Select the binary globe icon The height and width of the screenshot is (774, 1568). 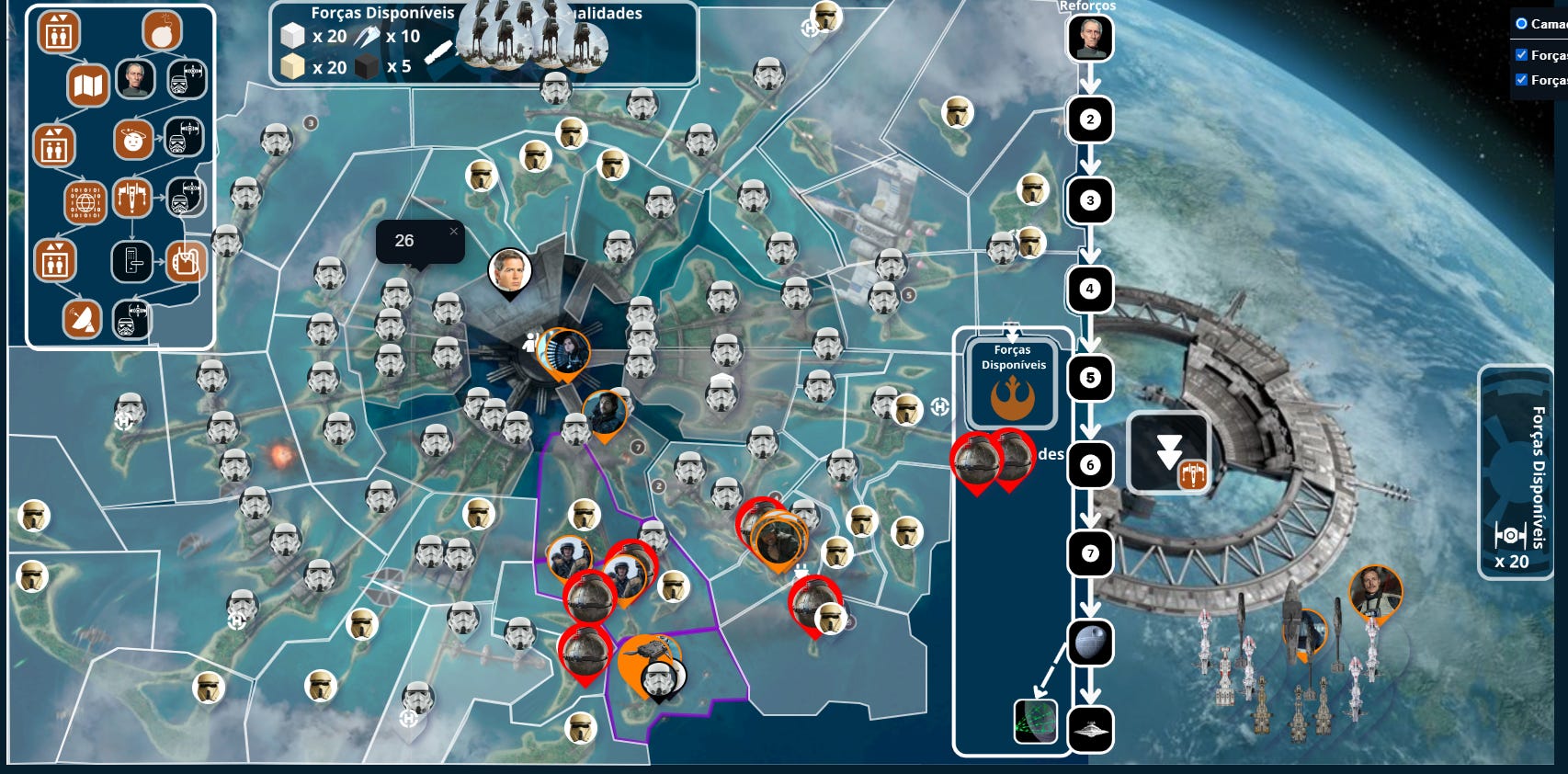[x=85, y=201]
